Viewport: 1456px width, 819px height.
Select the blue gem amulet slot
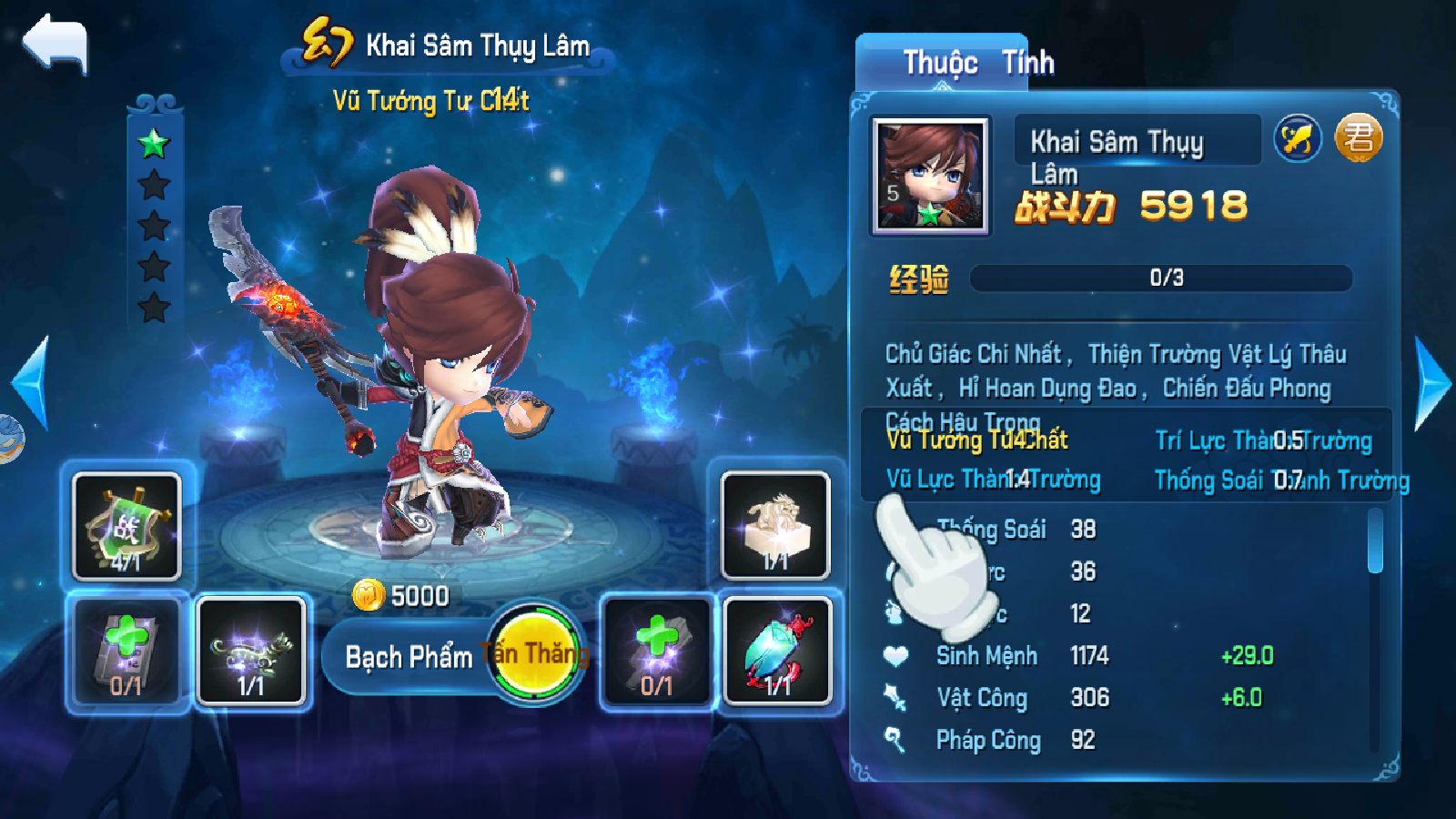(x=777, y=651)
